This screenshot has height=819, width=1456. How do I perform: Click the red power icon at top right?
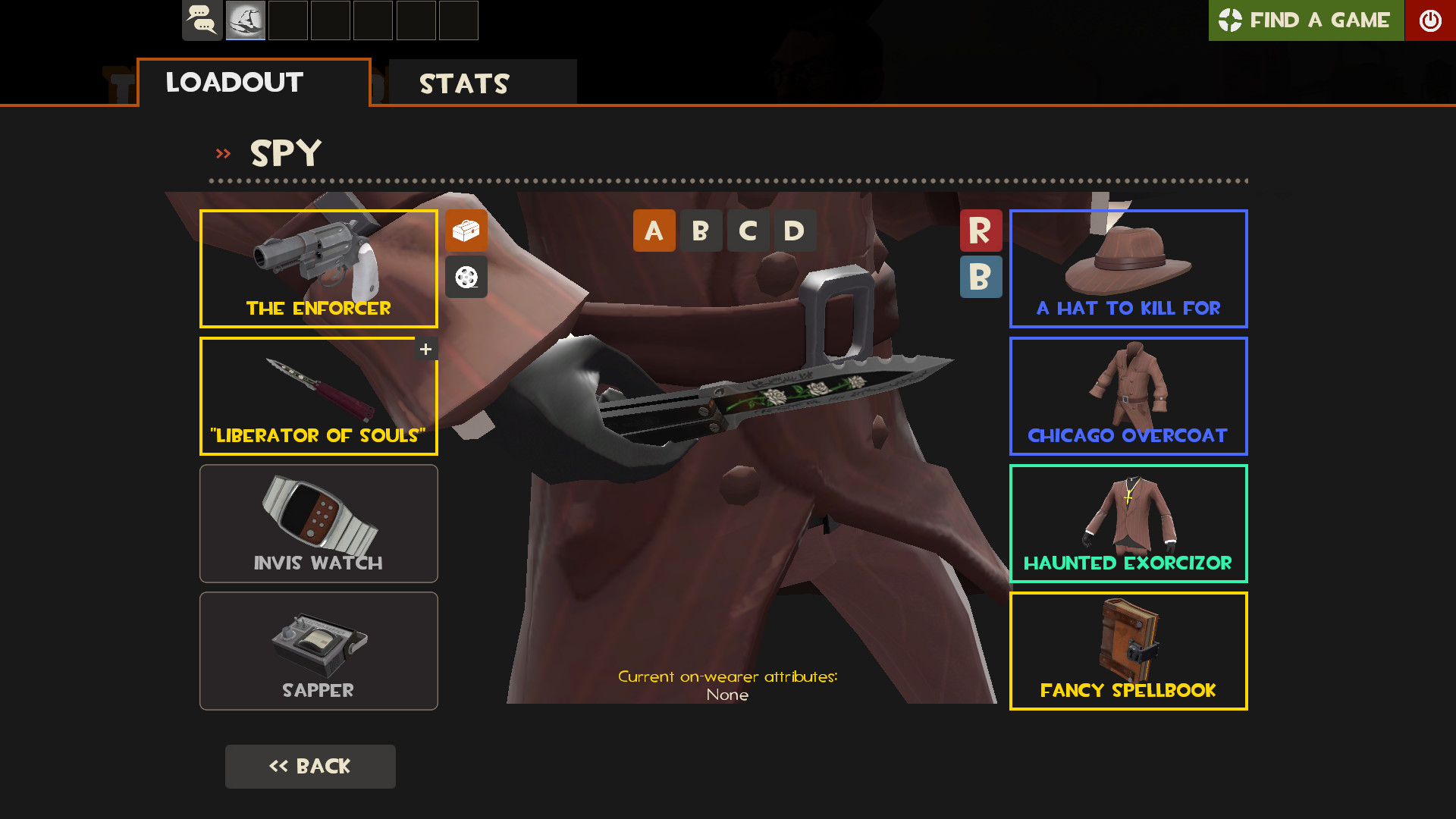pos(1430,20)
